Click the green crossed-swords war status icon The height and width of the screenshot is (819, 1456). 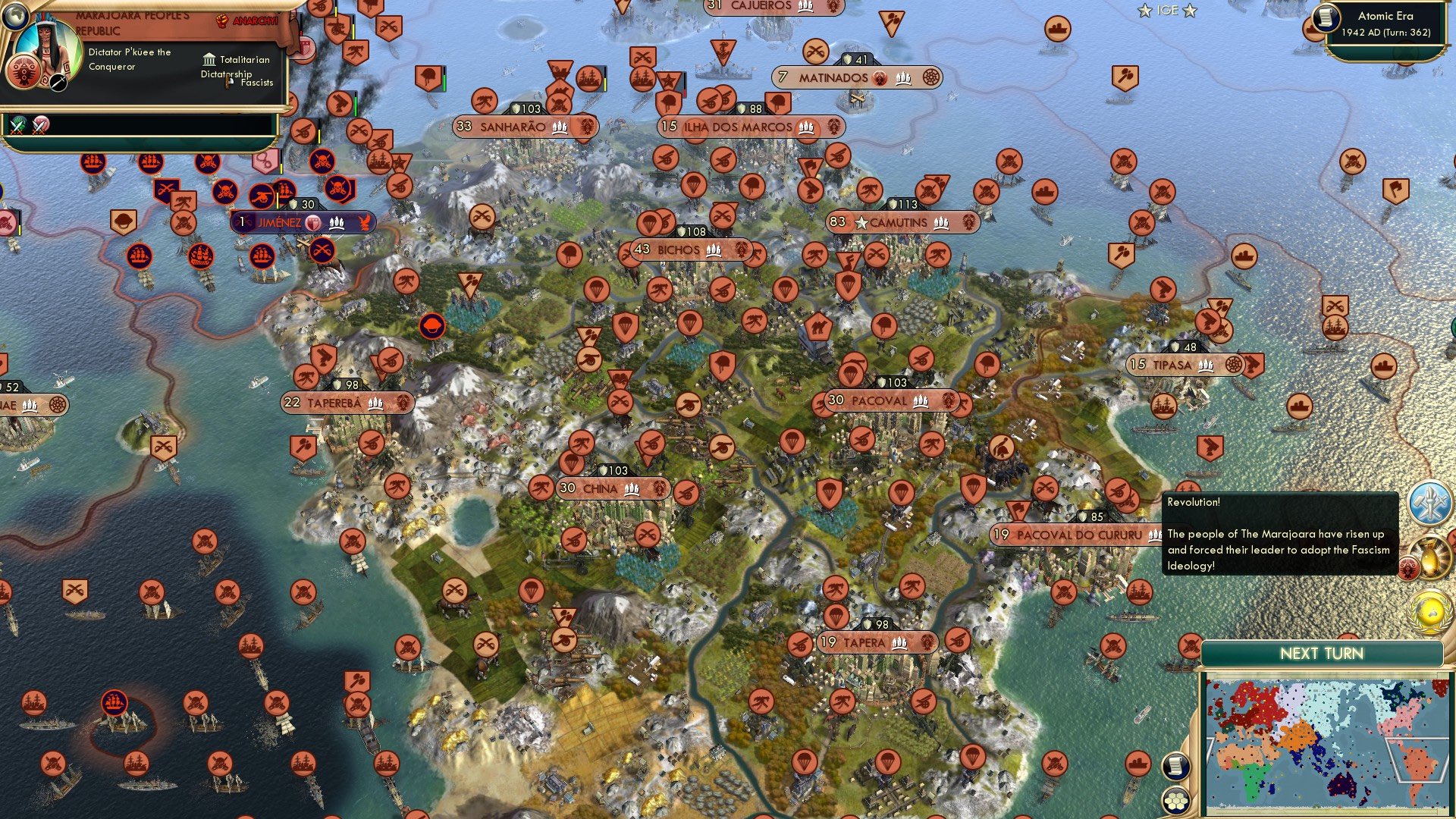coord(17,126)
